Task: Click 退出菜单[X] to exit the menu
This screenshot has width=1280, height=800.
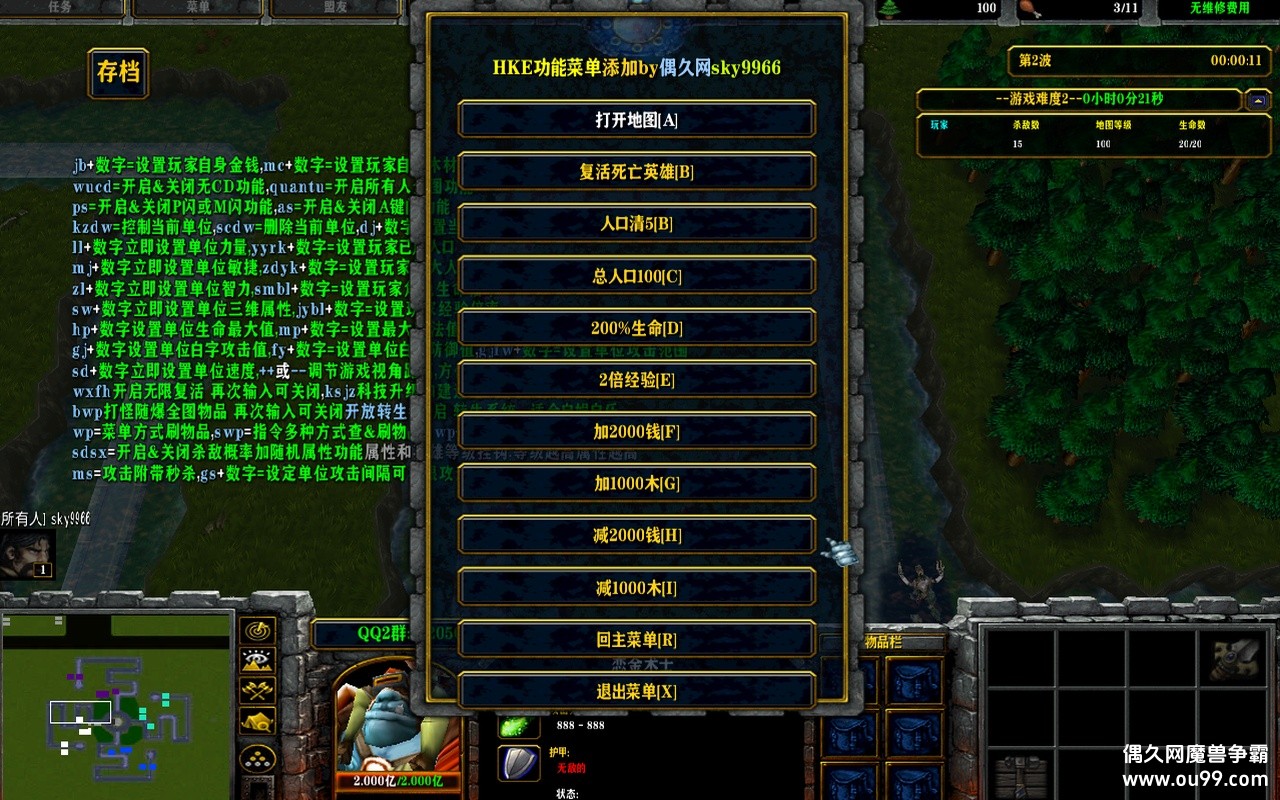Action: click(x=636, y=690)
